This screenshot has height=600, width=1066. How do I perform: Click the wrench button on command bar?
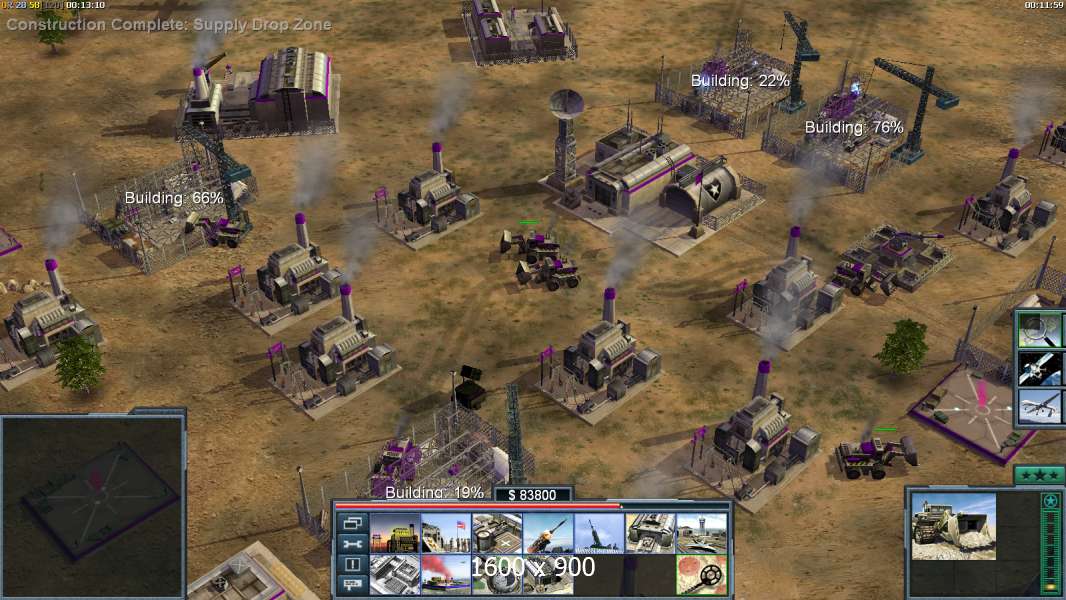[352, 544]
